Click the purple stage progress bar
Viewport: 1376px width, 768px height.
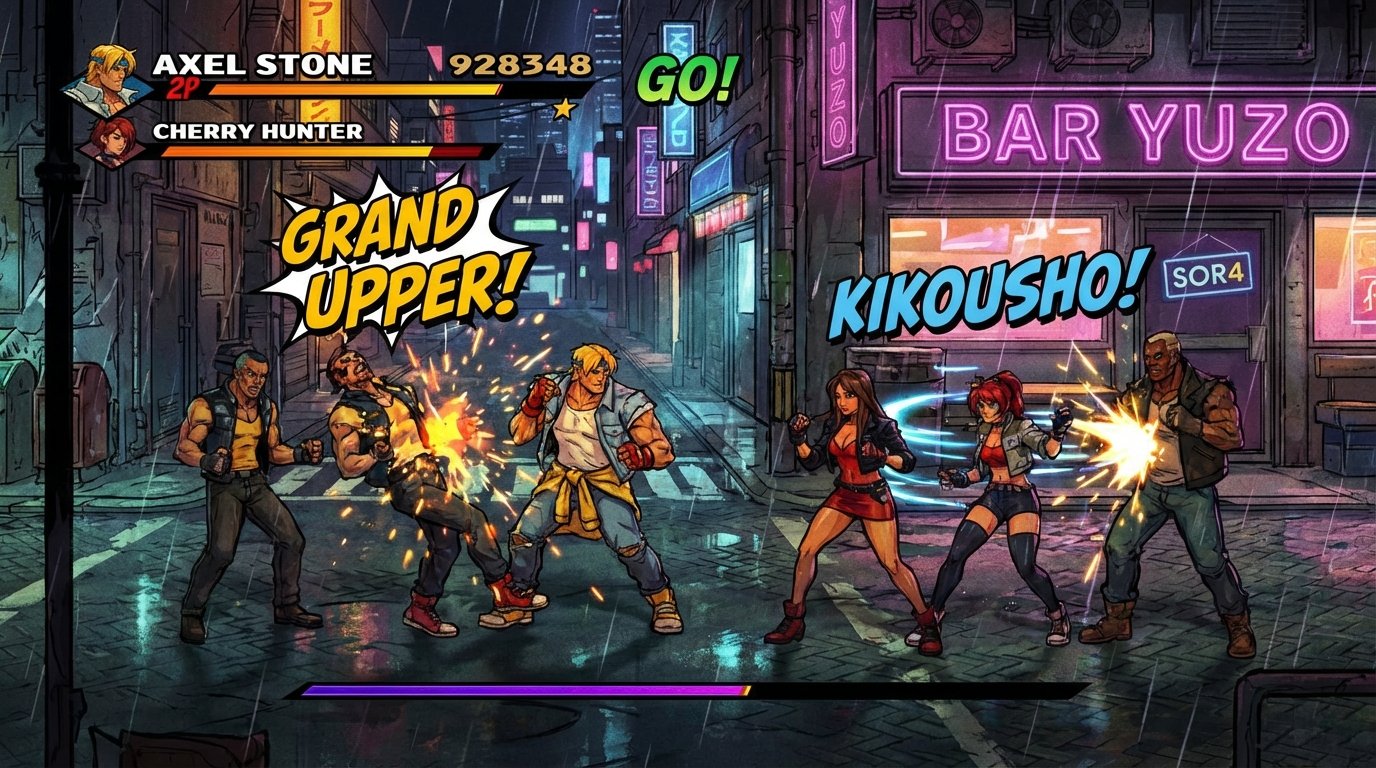click(x=520, y=690)
